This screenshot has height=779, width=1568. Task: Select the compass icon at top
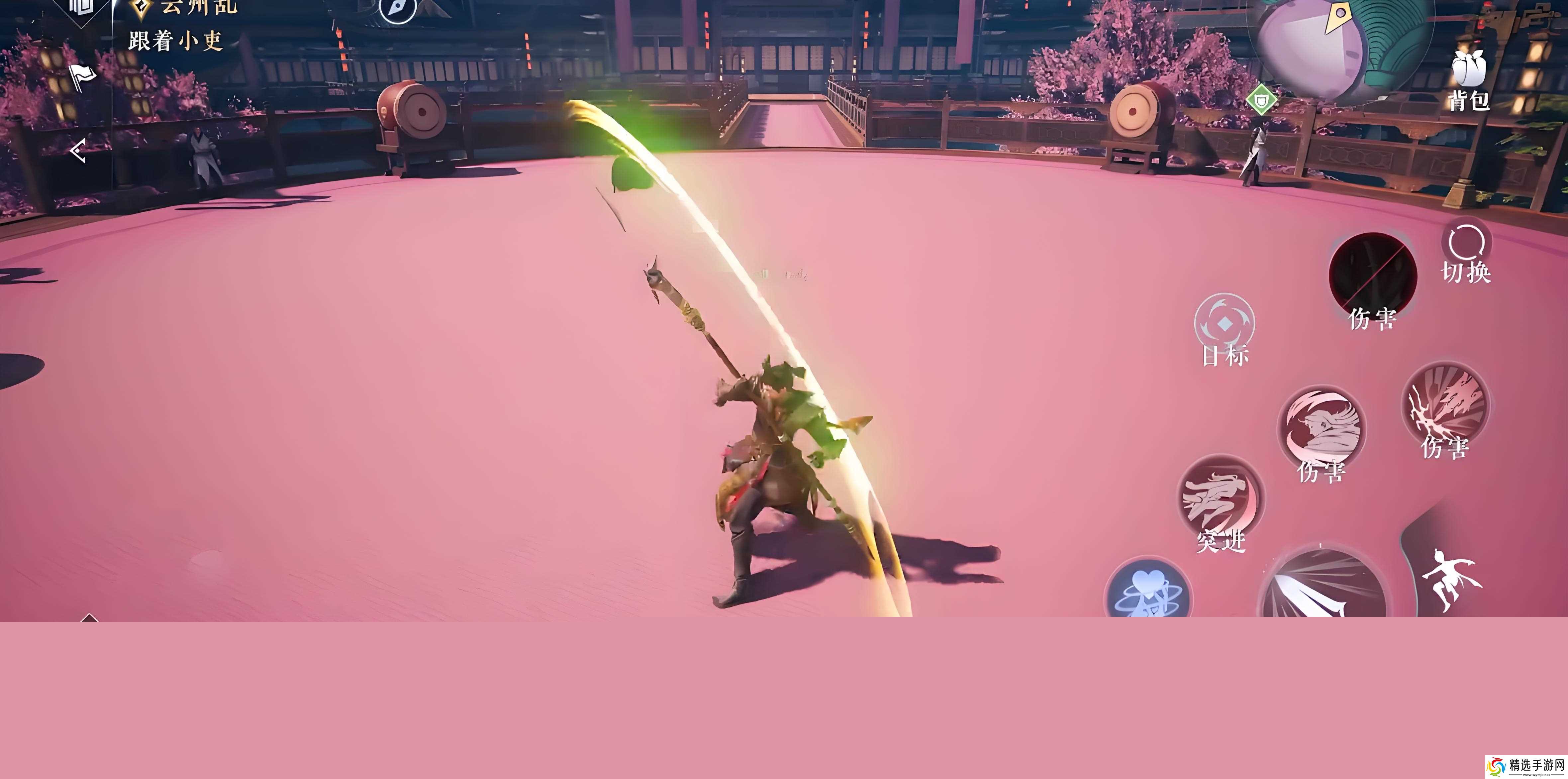[397, 9]
